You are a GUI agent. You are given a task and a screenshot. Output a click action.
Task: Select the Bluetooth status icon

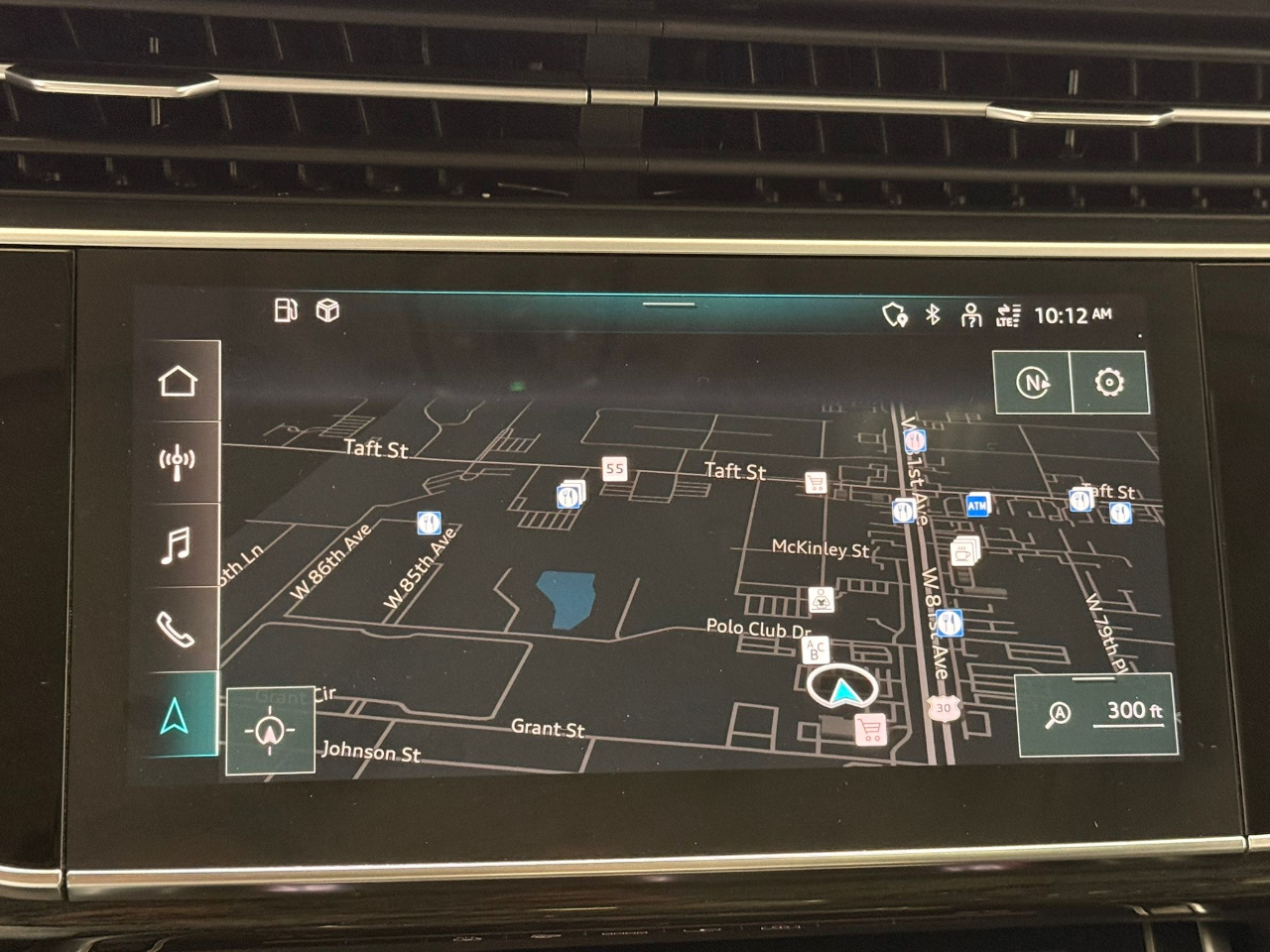pos(933,315)
